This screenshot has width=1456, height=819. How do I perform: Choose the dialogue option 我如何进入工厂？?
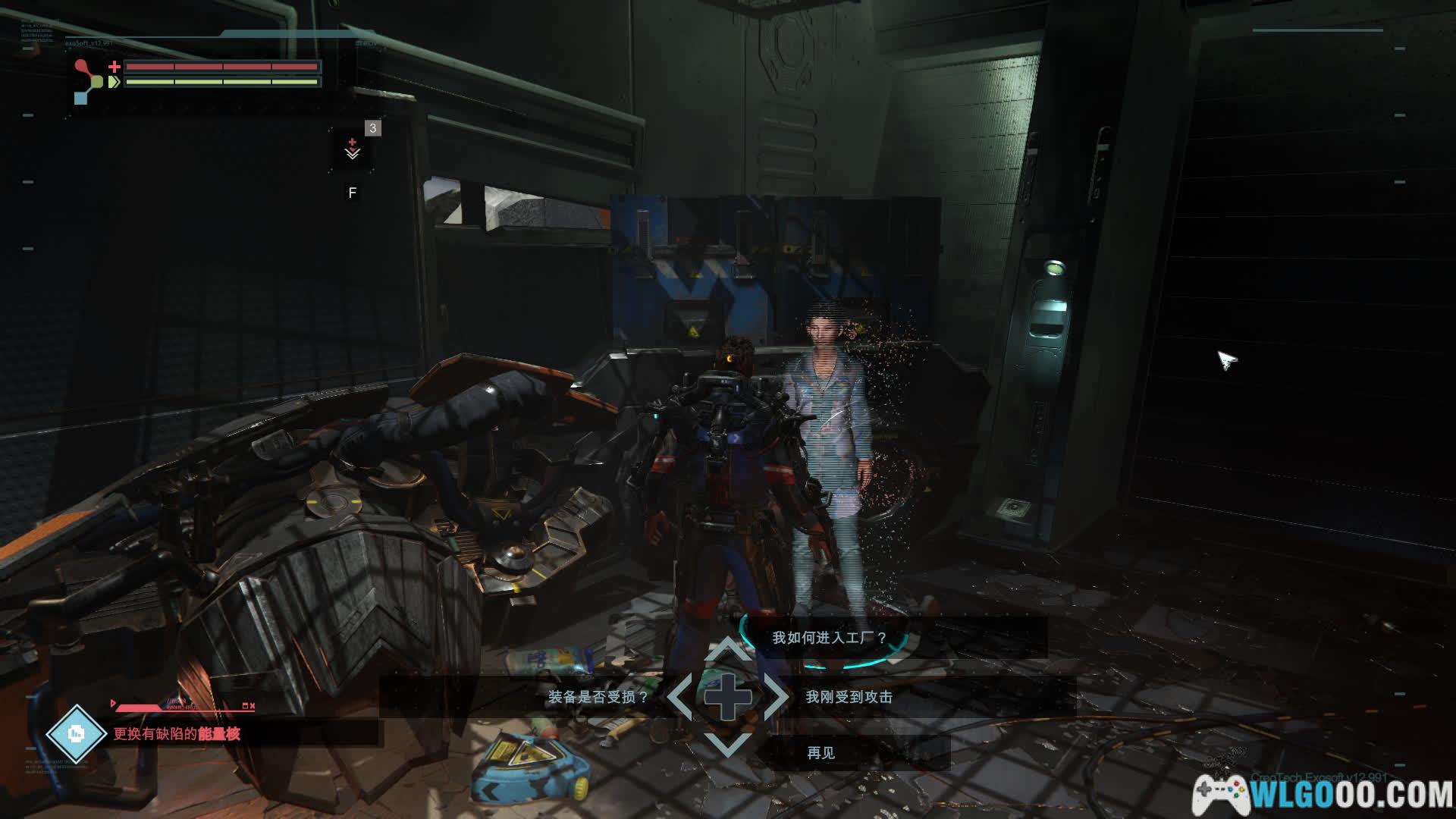(x=829, y=638)
